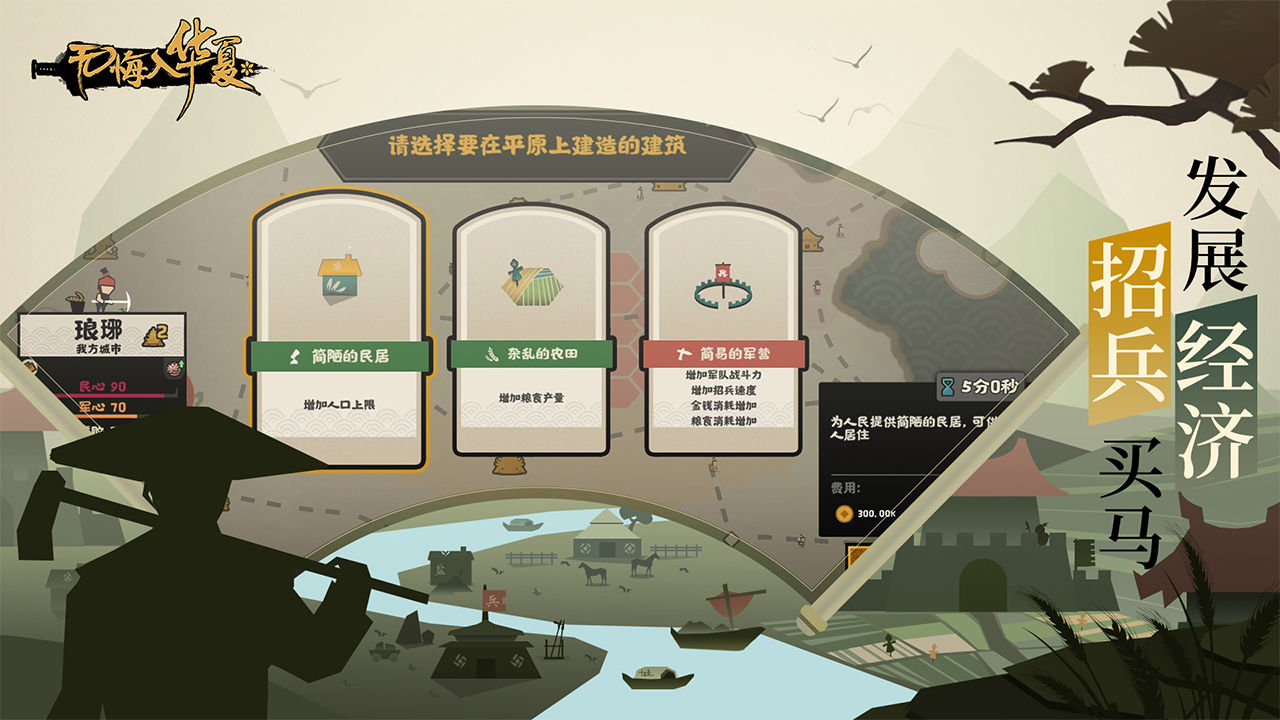Click the lotus blessing icon on the 琅琊 city panel

tap(173, 369)
